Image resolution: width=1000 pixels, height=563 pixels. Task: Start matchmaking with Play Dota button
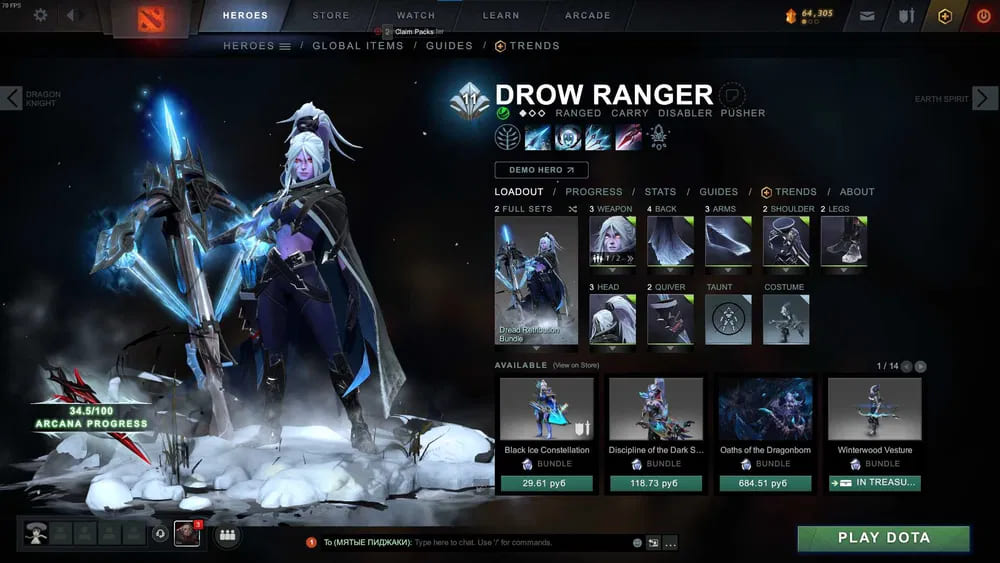883,538
